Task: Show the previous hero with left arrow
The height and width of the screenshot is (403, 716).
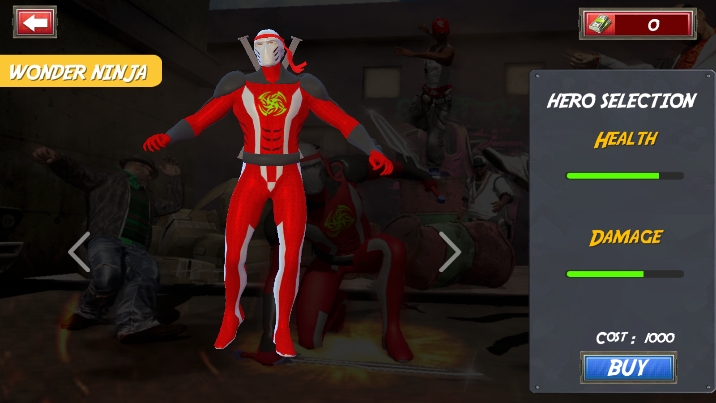Action: click(79, 252)
